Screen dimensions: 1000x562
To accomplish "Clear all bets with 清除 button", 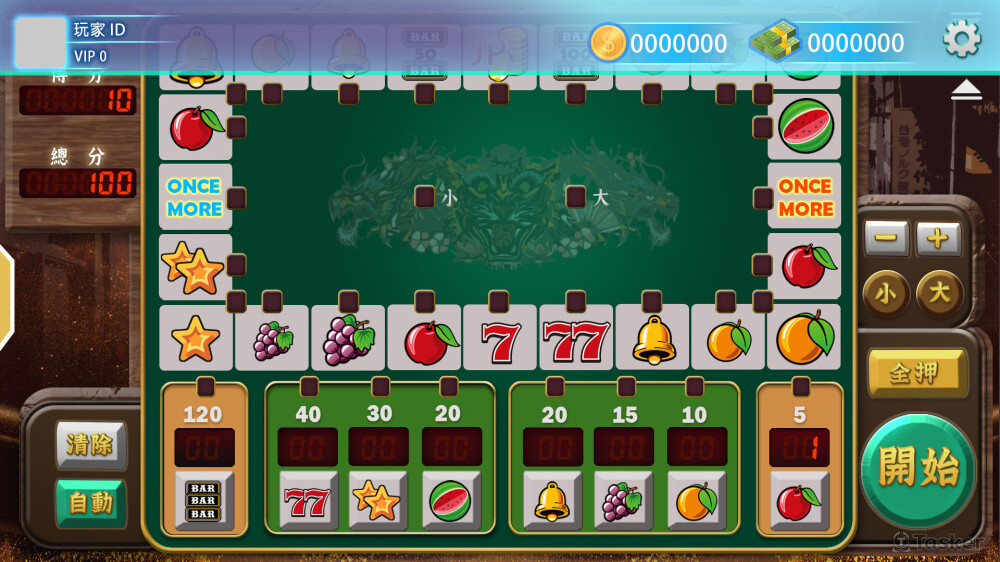I will 90,444.
